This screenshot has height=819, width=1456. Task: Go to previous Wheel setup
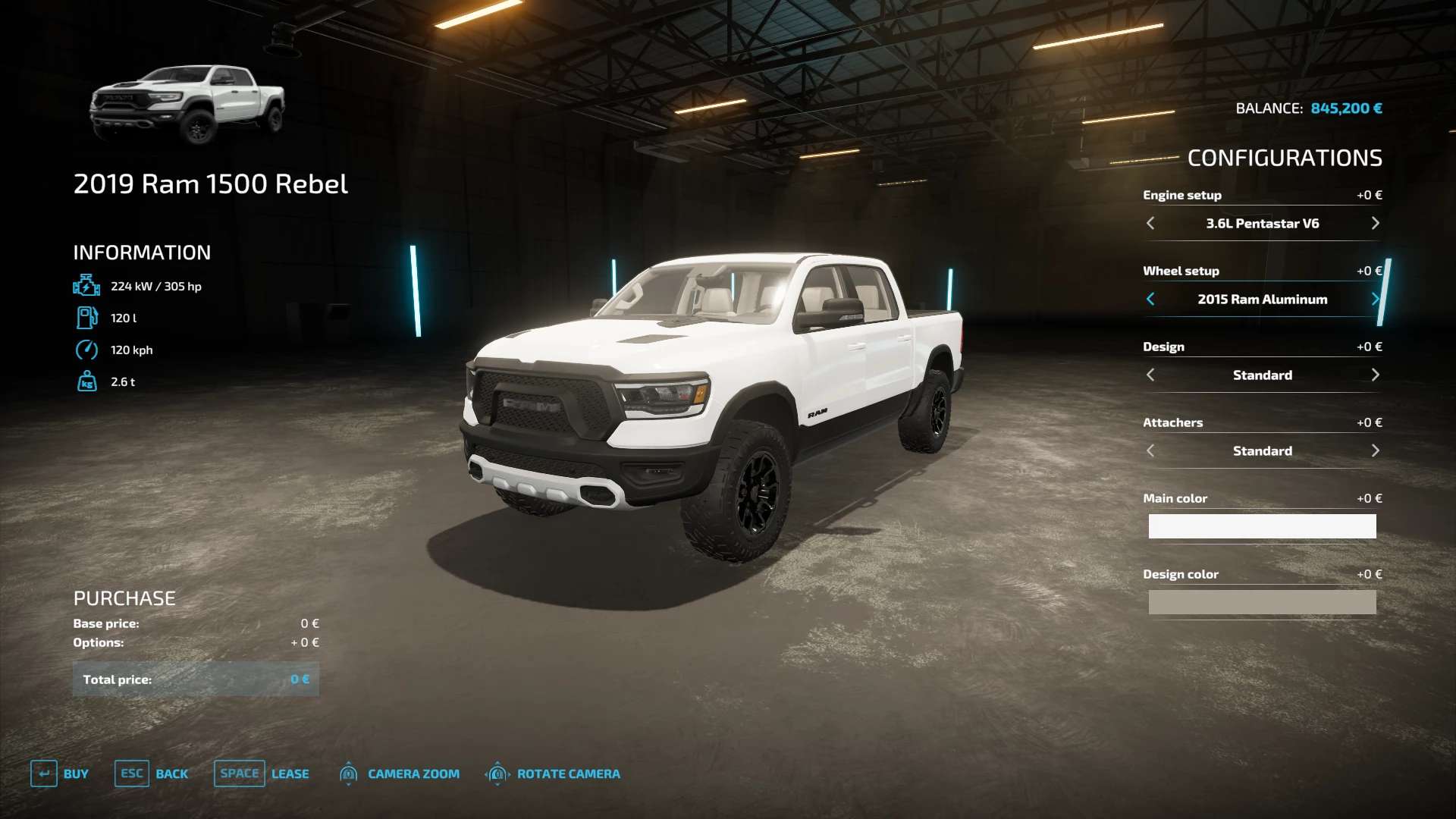tap(1150, 299)
